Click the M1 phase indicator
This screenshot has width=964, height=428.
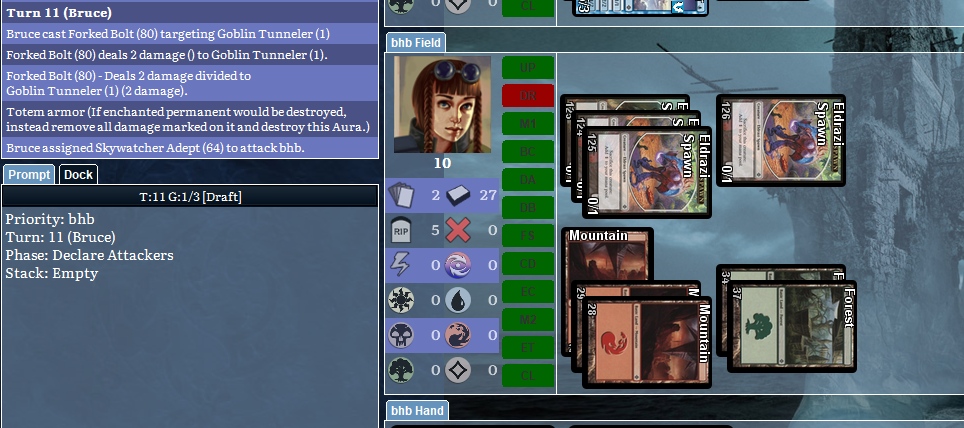(x=527, y=124)
